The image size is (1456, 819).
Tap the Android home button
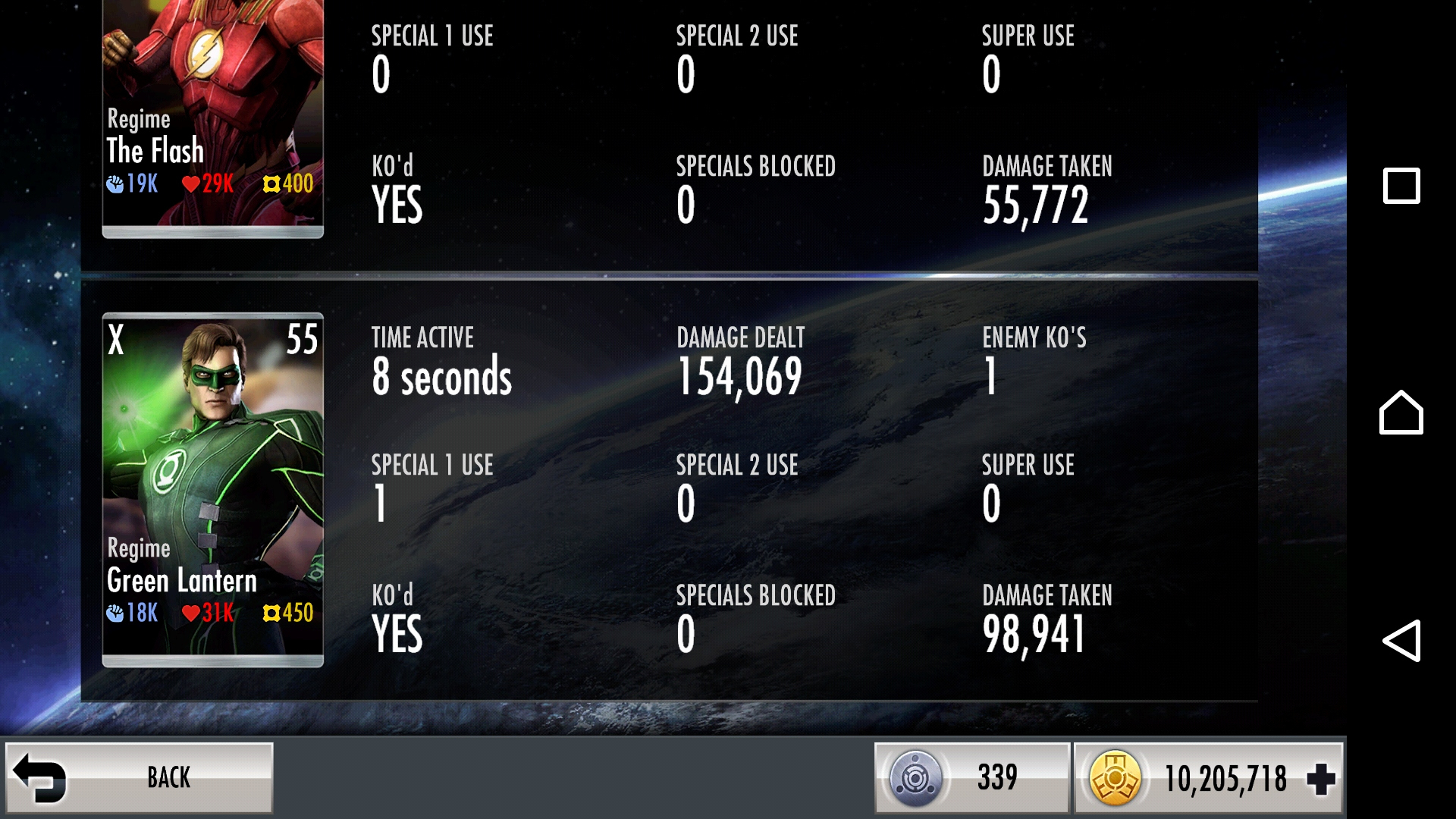1401,413
